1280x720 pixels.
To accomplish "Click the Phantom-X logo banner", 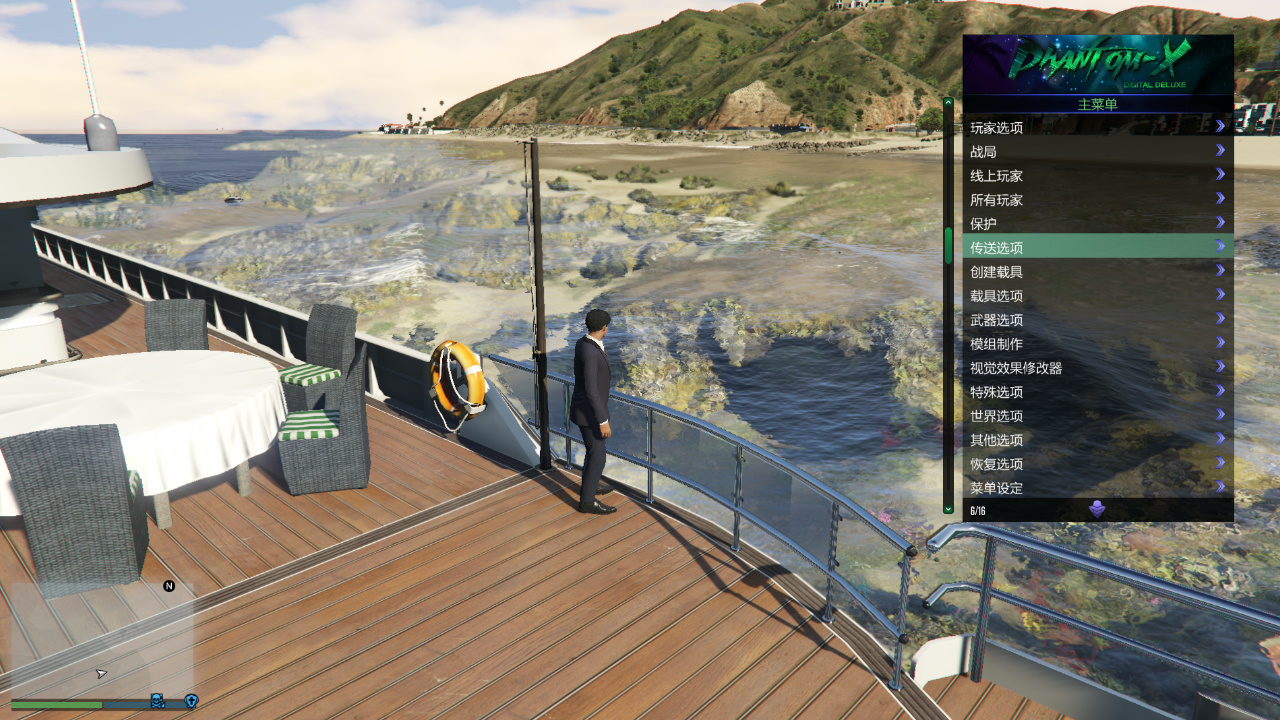I will point(1098,60).
